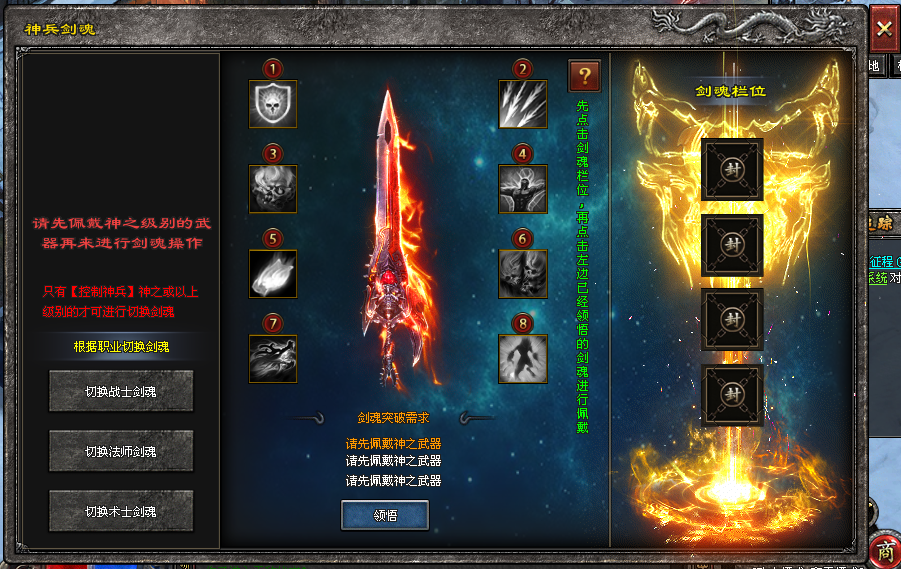Pick sword soul 8 shadow figure icon
The height and width of the screenshot is (569, 901).
pos(523,359)
